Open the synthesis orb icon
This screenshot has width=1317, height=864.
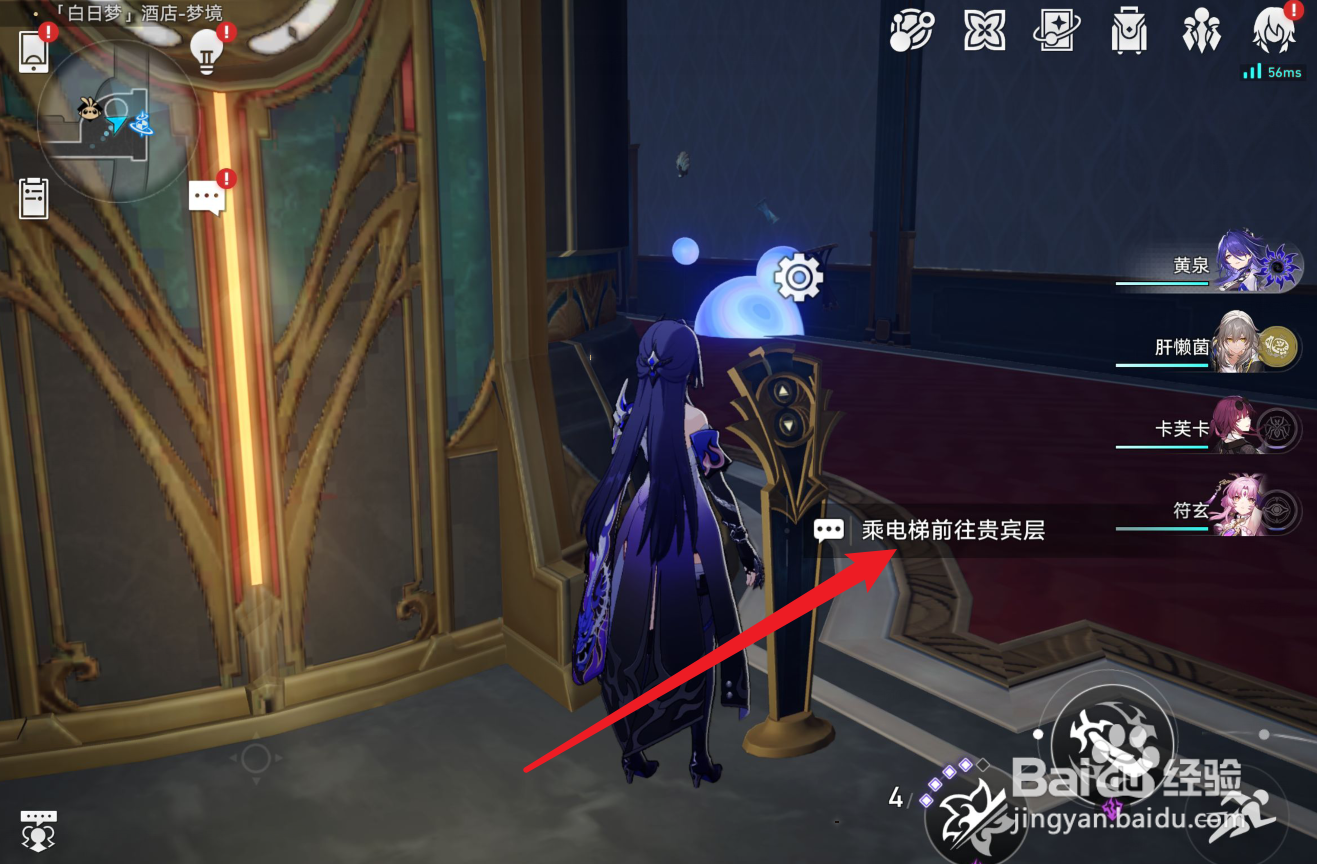click(911, 31)
